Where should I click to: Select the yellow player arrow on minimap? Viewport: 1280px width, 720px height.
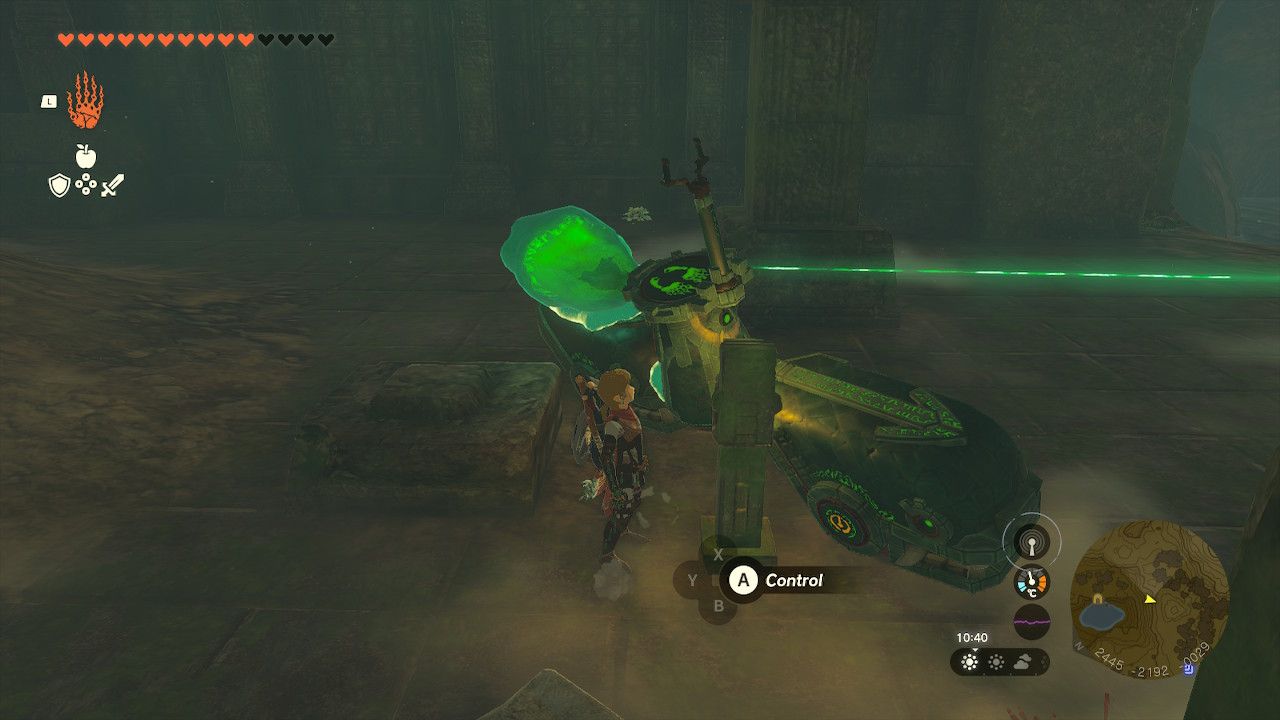pos(1150,600)
